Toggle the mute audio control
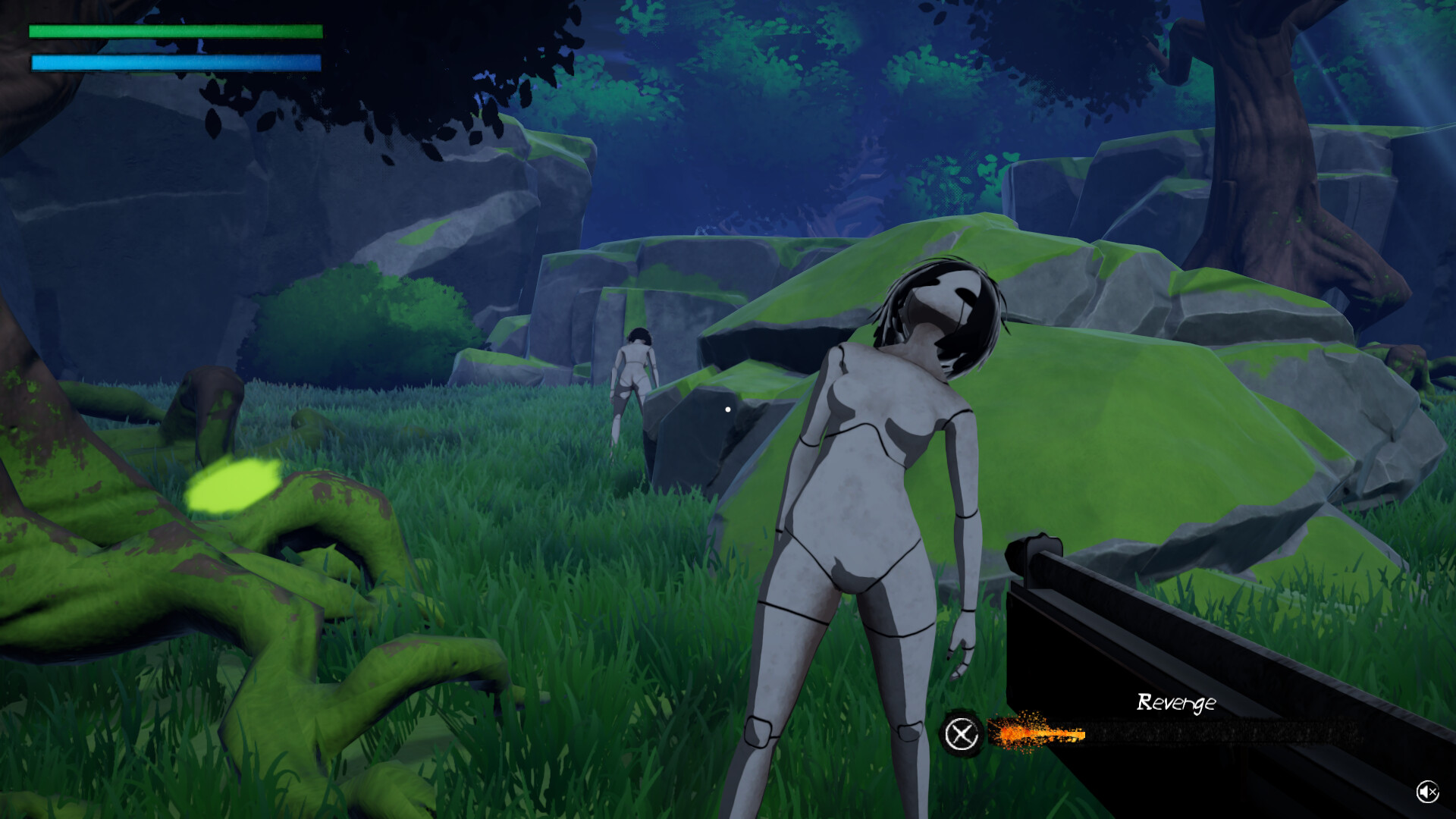This screenshot has width=1456, height=819. [x=1428, y=792]
